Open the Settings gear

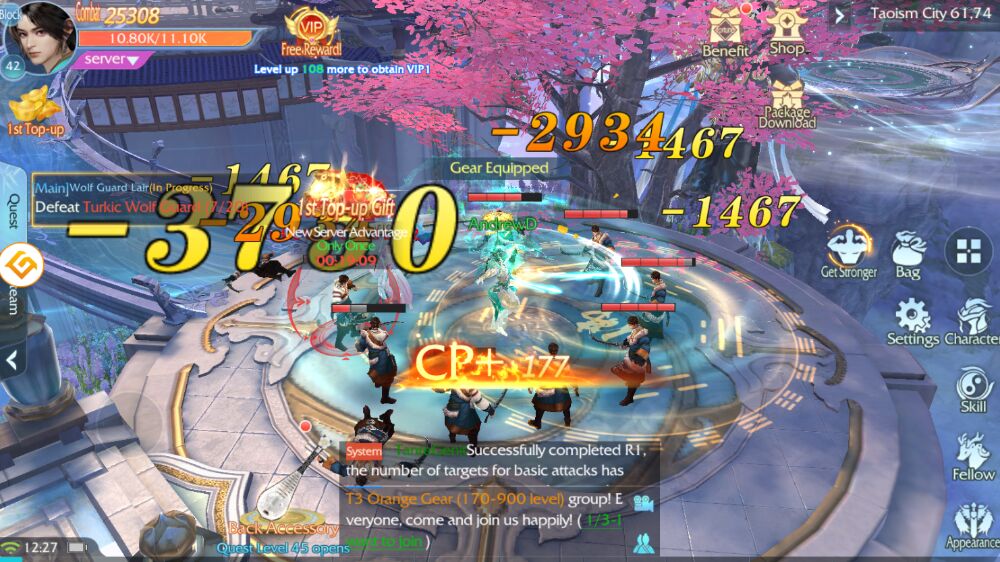click(913, 322)
